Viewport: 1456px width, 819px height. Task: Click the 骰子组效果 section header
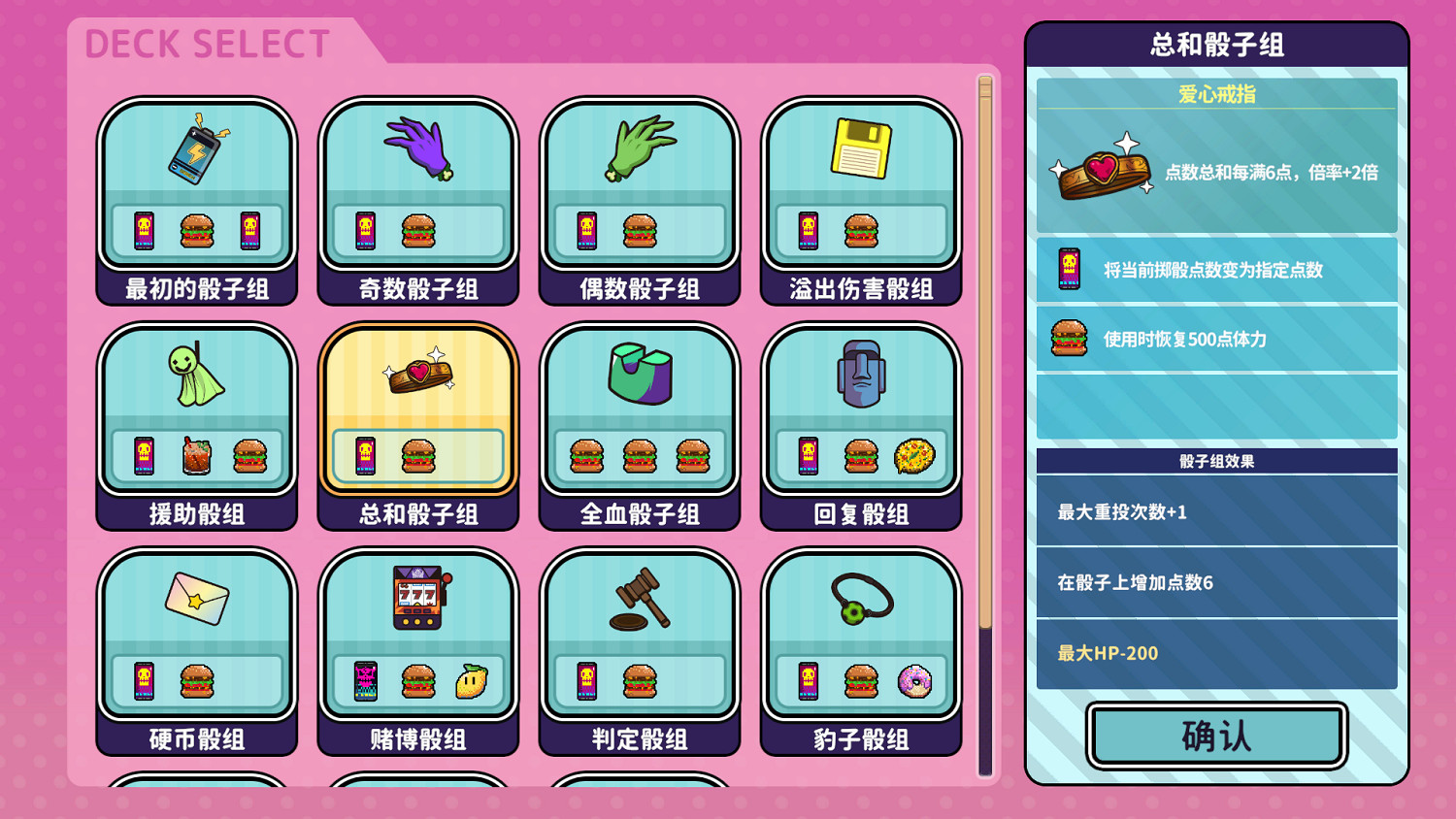[1216, 461]
